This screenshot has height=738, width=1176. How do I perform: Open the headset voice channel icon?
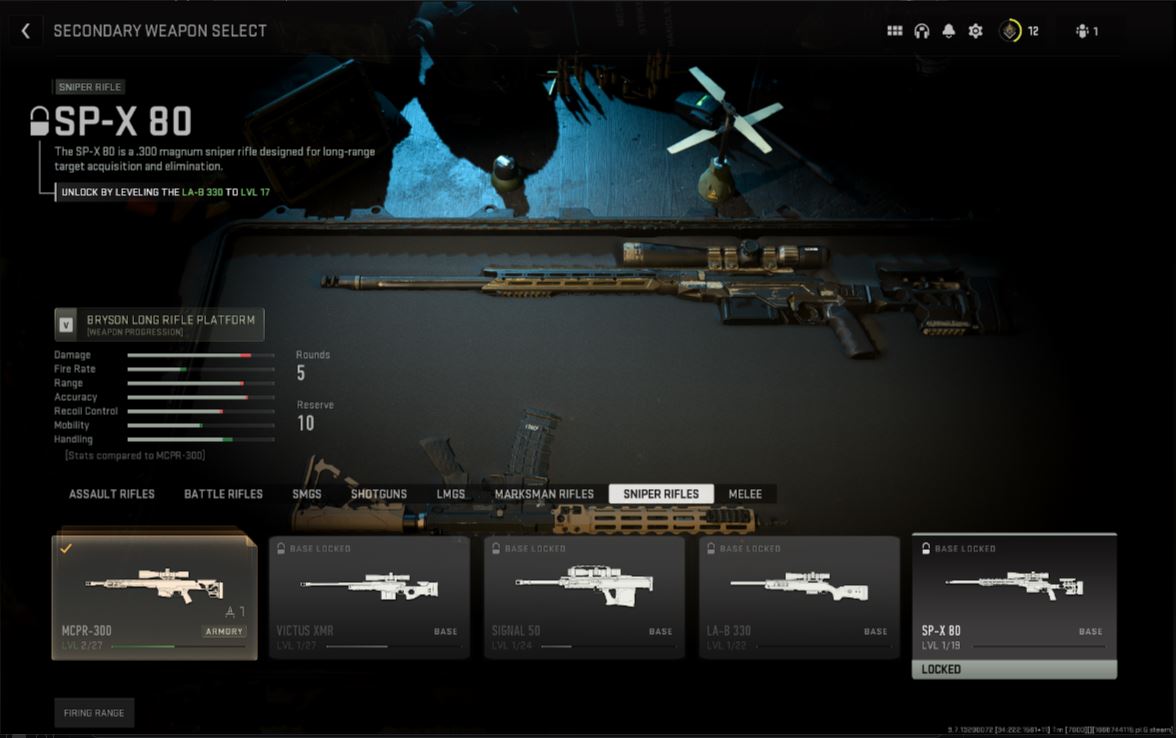pos(921,31)
